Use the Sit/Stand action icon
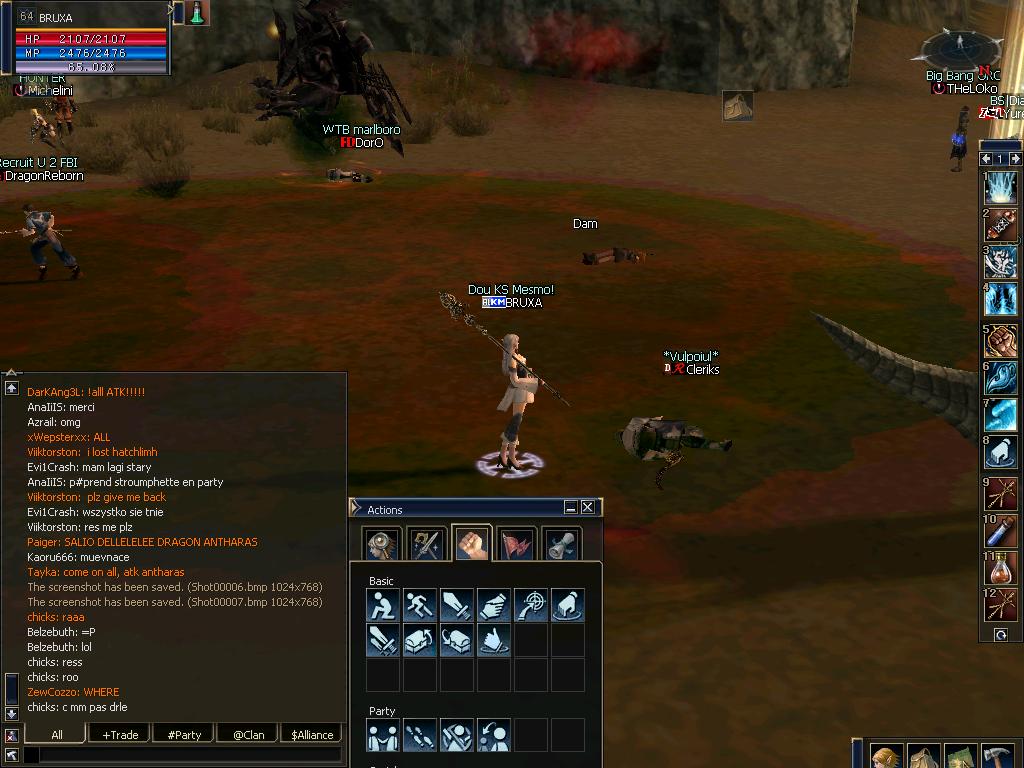 coord(383,605)
